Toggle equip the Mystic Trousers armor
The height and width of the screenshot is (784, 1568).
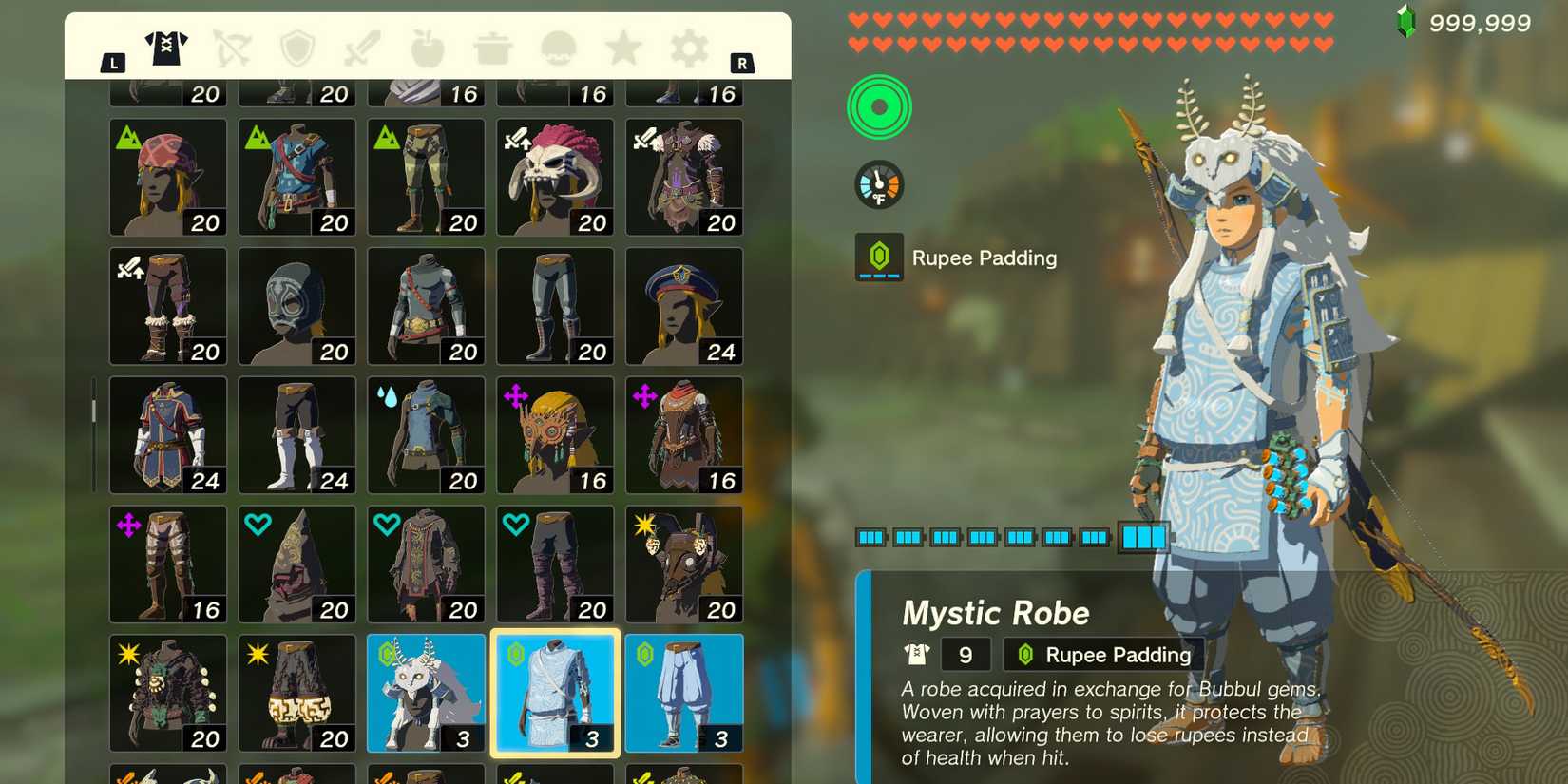coord(683,692)
